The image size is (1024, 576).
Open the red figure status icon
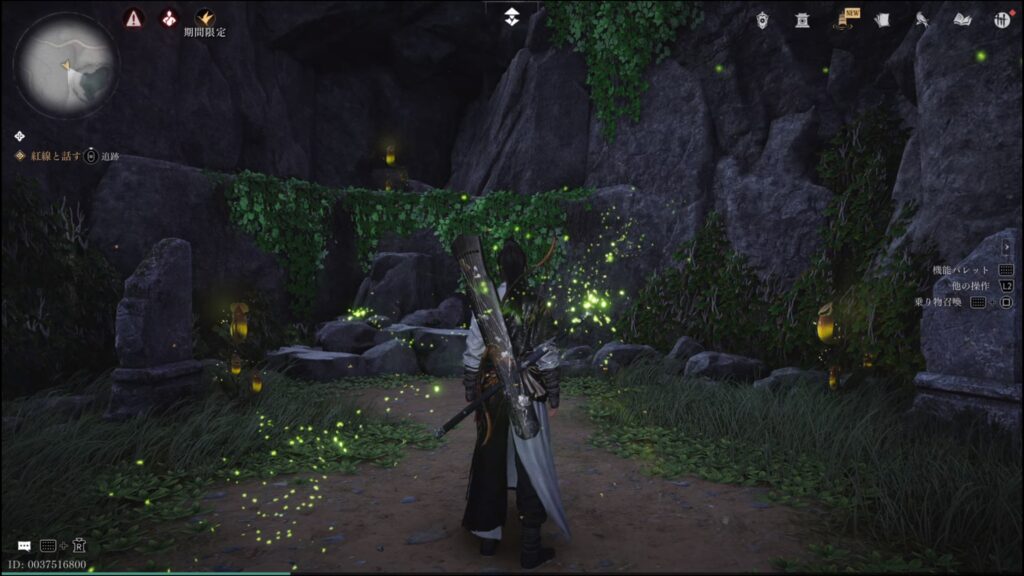(x=169, y=18)
